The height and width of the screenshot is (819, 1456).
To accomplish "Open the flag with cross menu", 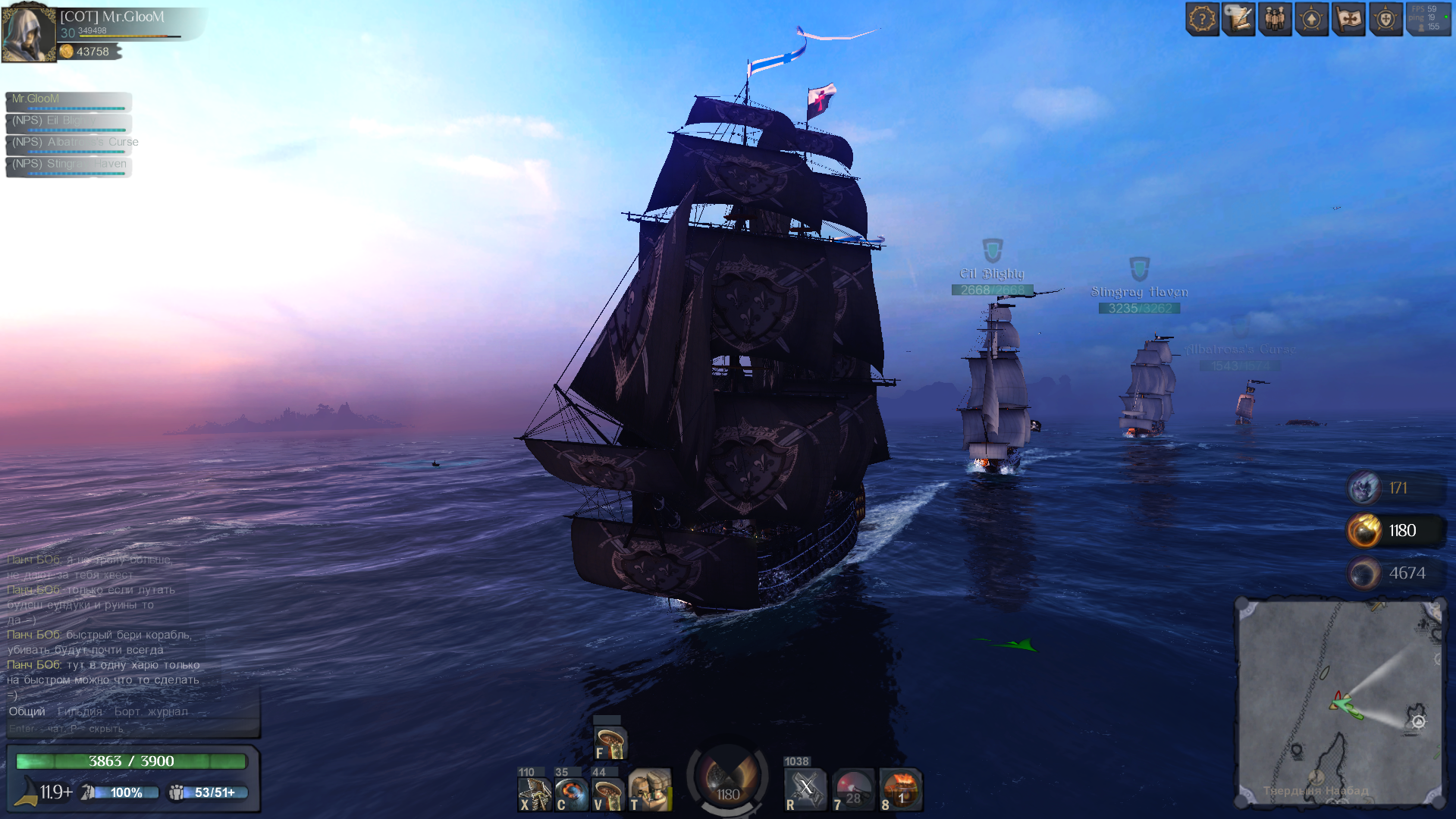I will (x=1348, y=19).
